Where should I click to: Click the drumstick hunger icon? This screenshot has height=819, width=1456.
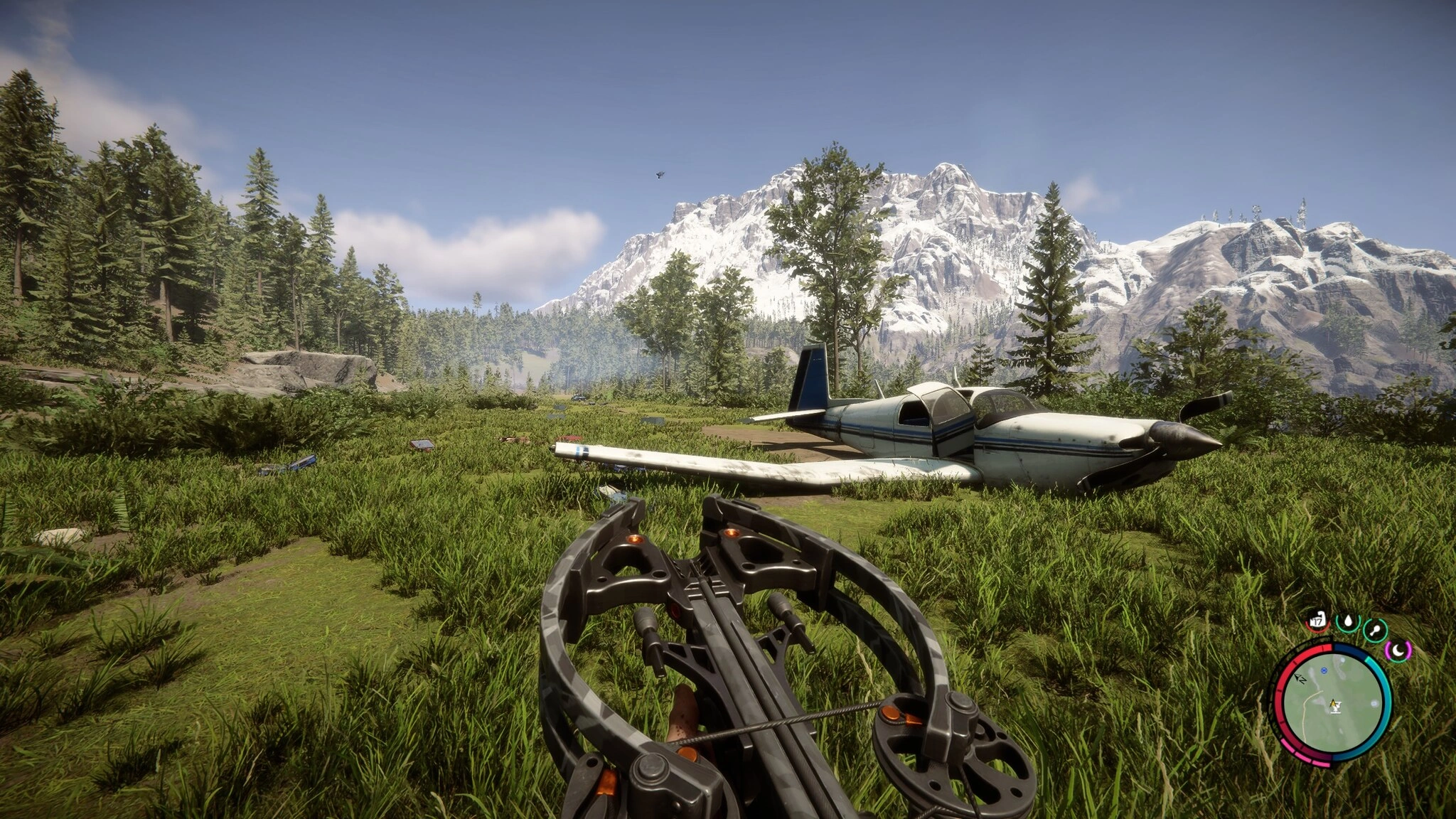click(1376, 628)
